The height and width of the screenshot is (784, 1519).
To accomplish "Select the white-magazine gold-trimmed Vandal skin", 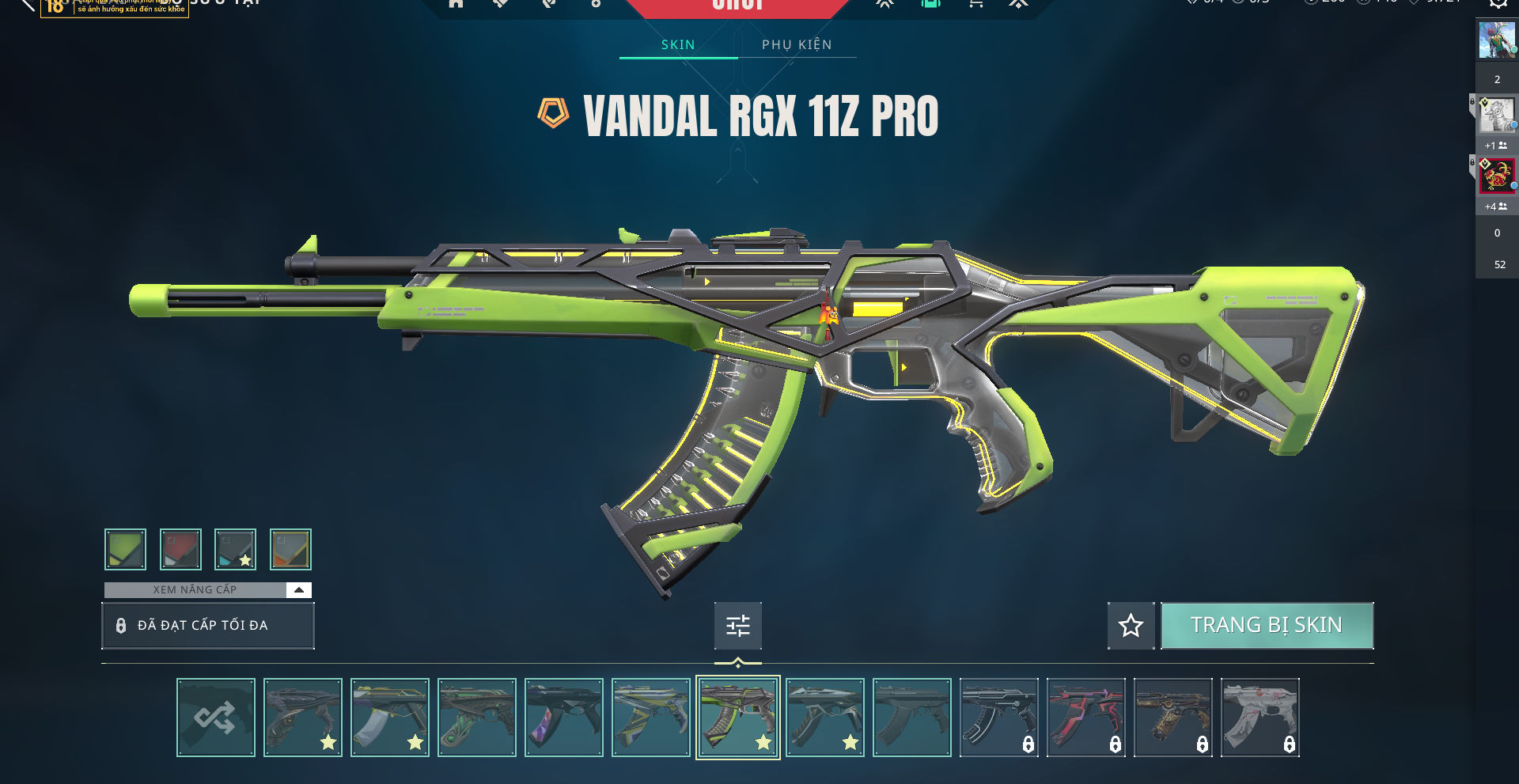I will (x=390, y=718).
